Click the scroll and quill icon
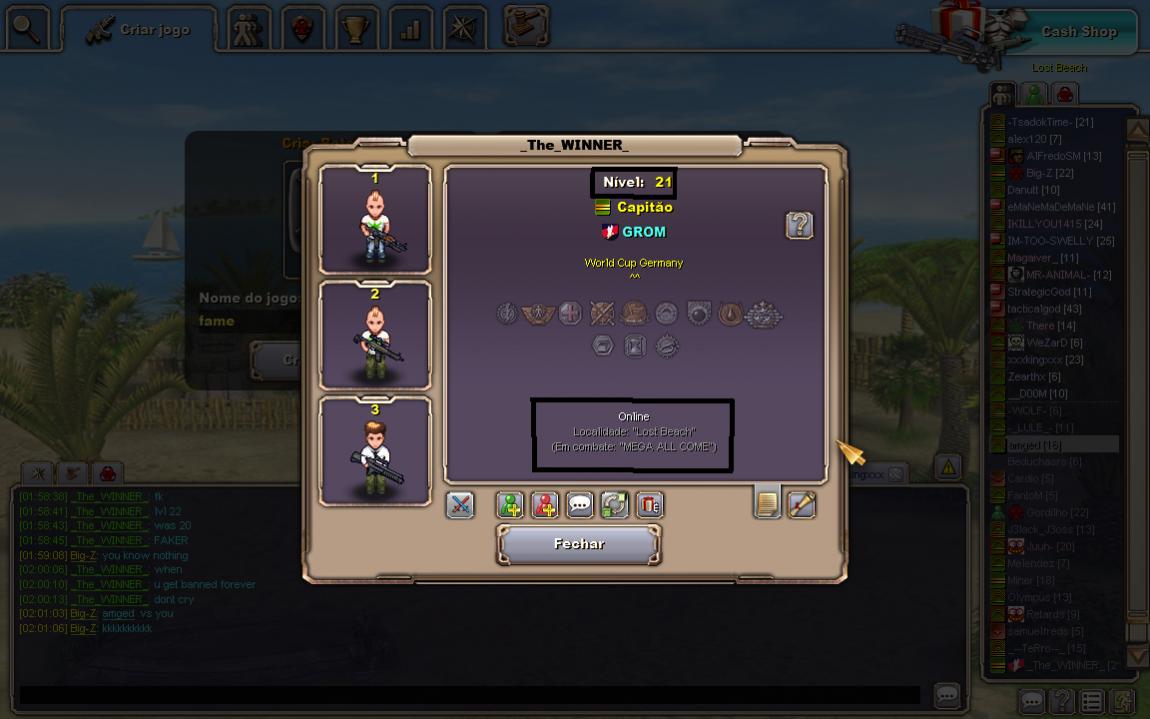1150x719 pixels. (x=802, y=504)
